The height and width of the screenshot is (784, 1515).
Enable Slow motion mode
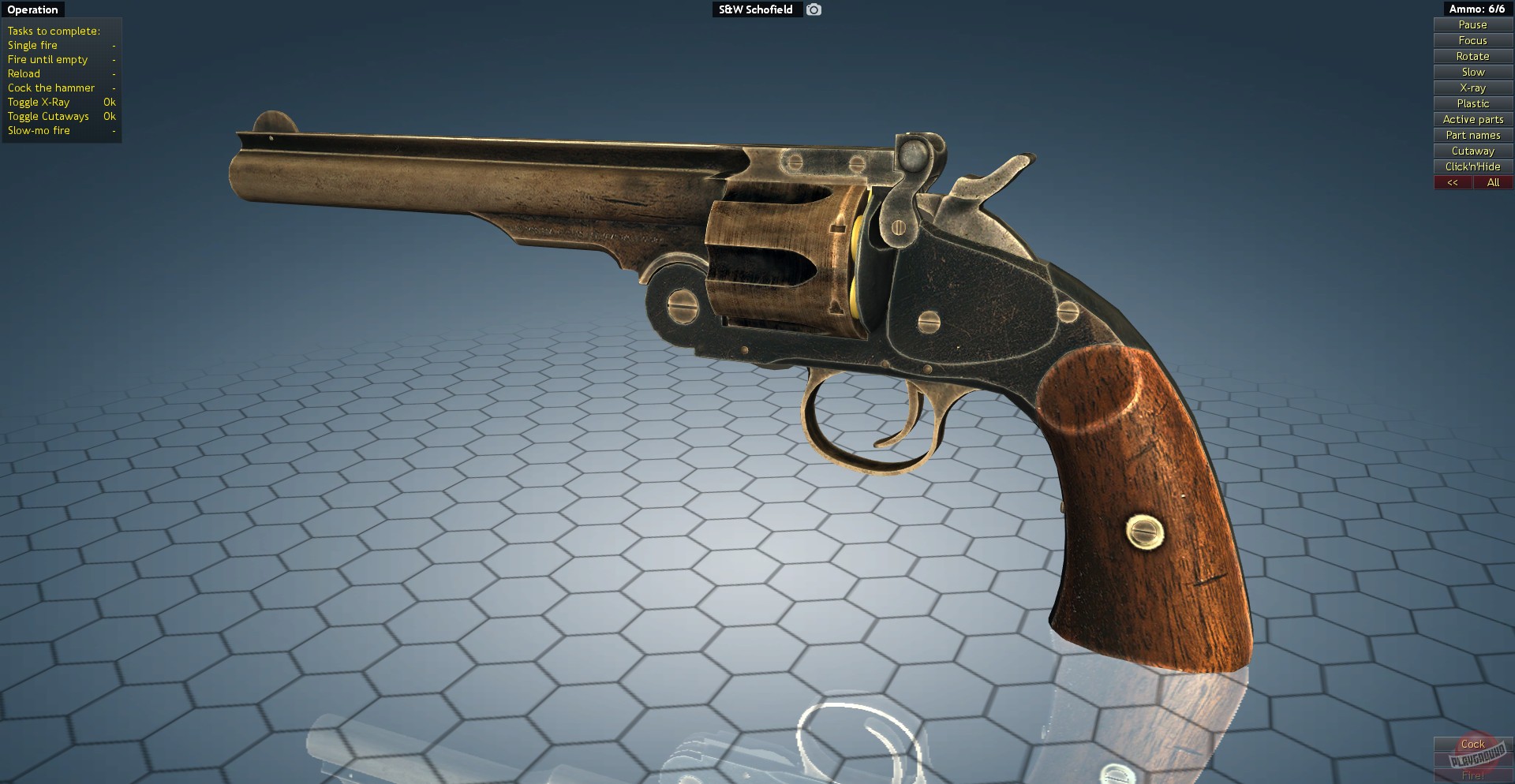tap(1472, 72)
